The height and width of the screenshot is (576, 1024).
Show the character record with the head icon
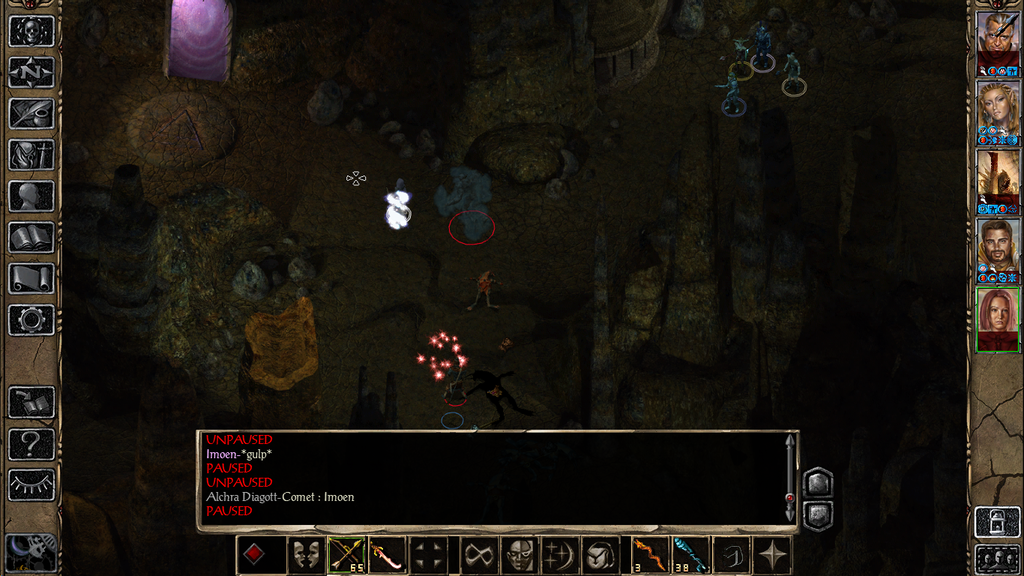click(x=31, y=196)
